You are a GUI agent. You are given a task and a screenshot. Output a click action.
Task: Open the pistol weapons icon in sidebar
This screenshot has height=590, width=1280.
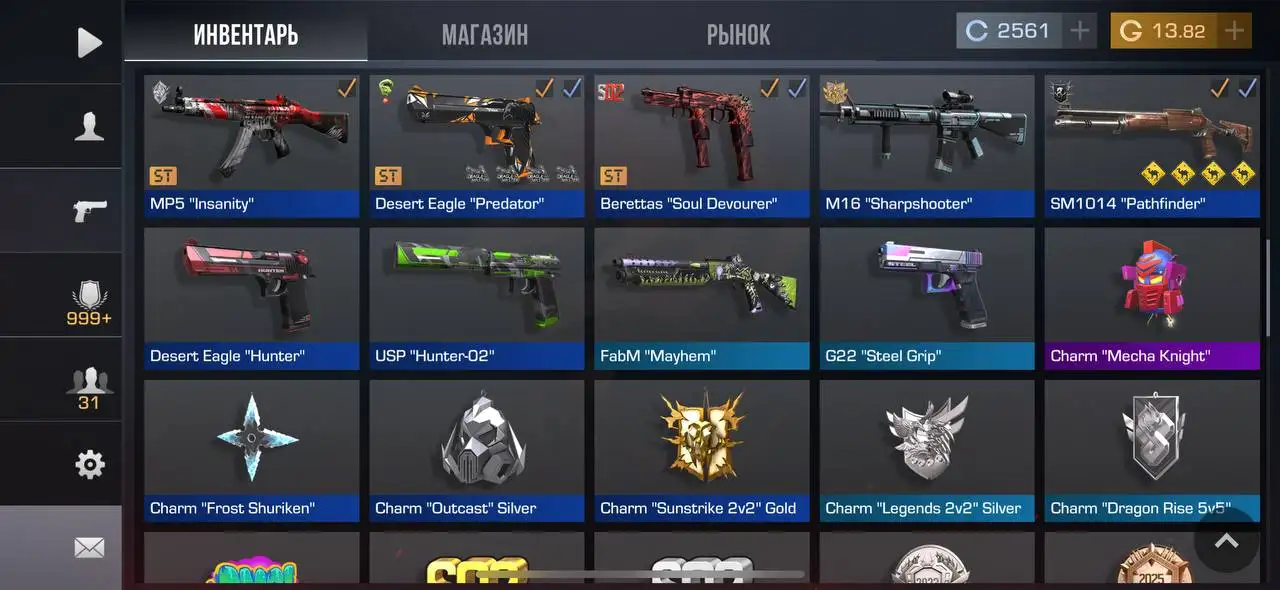point(89,211)
